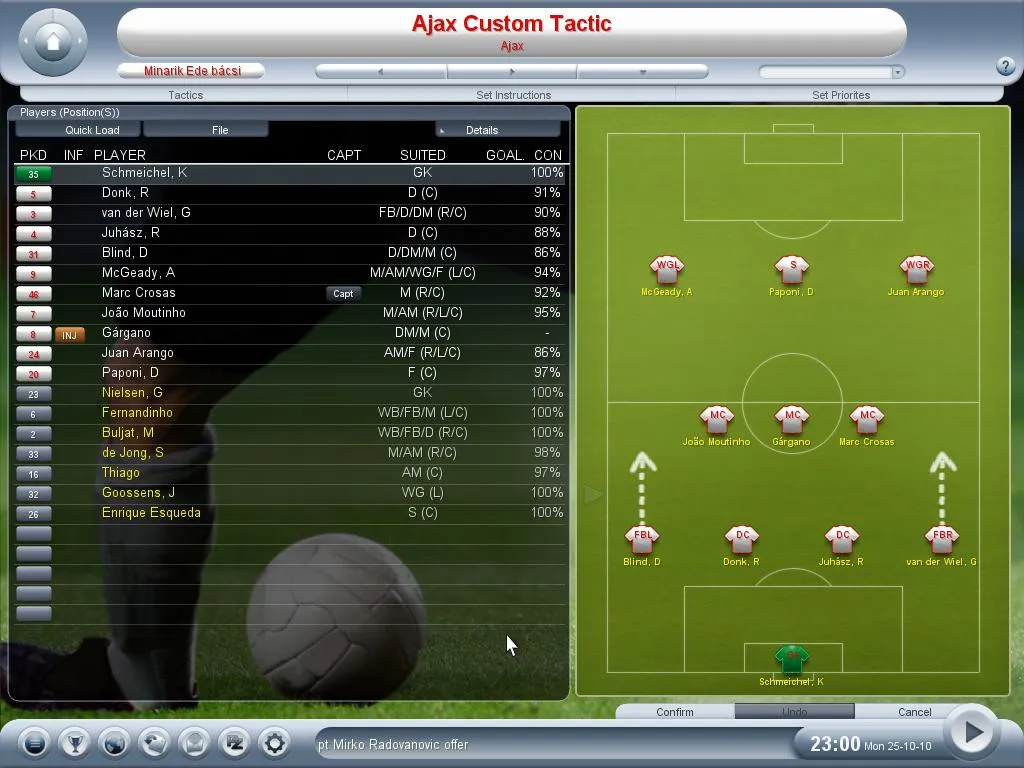The image size is (1024, 768).
Task: Open the search dropdown in the top bar
Action: (897, 72)
